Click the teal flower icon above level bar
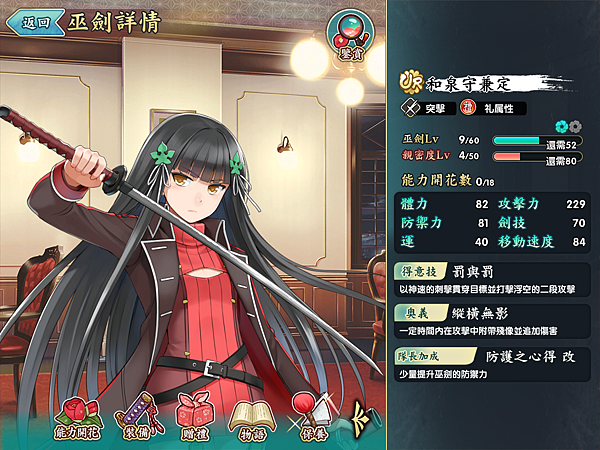 coord(561,127)
